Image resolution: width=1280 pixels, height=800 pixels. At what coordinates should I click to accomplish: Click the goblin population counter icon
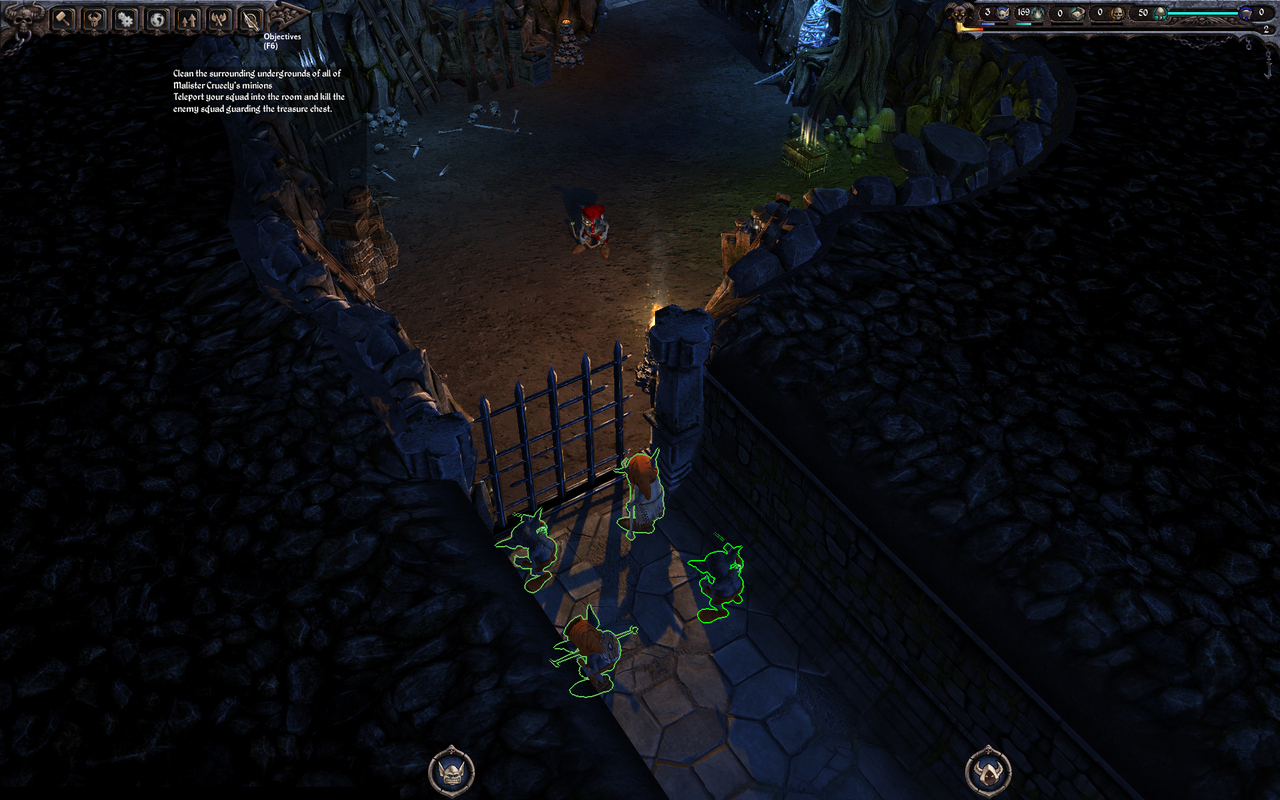(x=1000, y=13)
